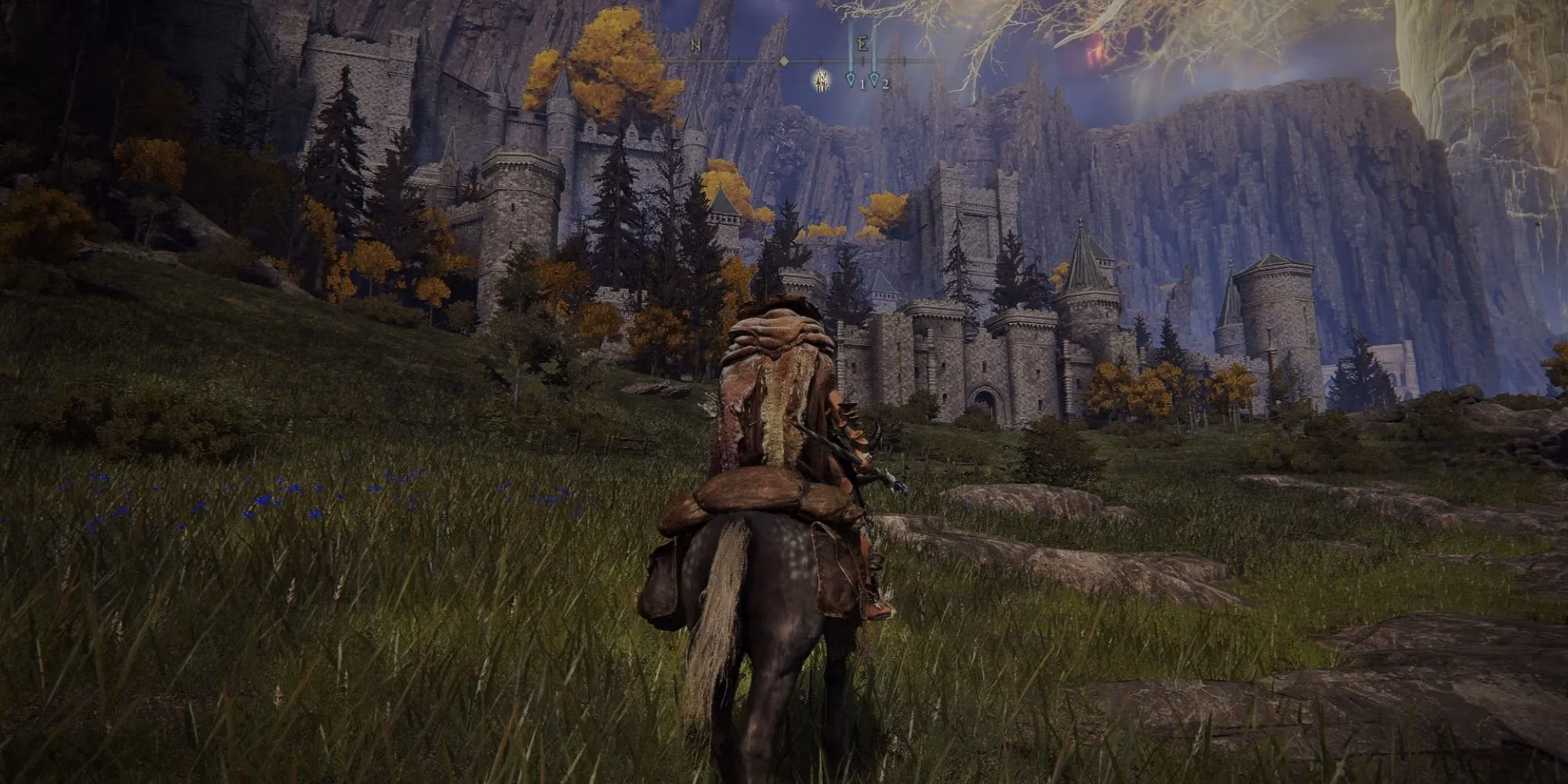Click the yellow diamond marker on the compass

pos(784,61)
